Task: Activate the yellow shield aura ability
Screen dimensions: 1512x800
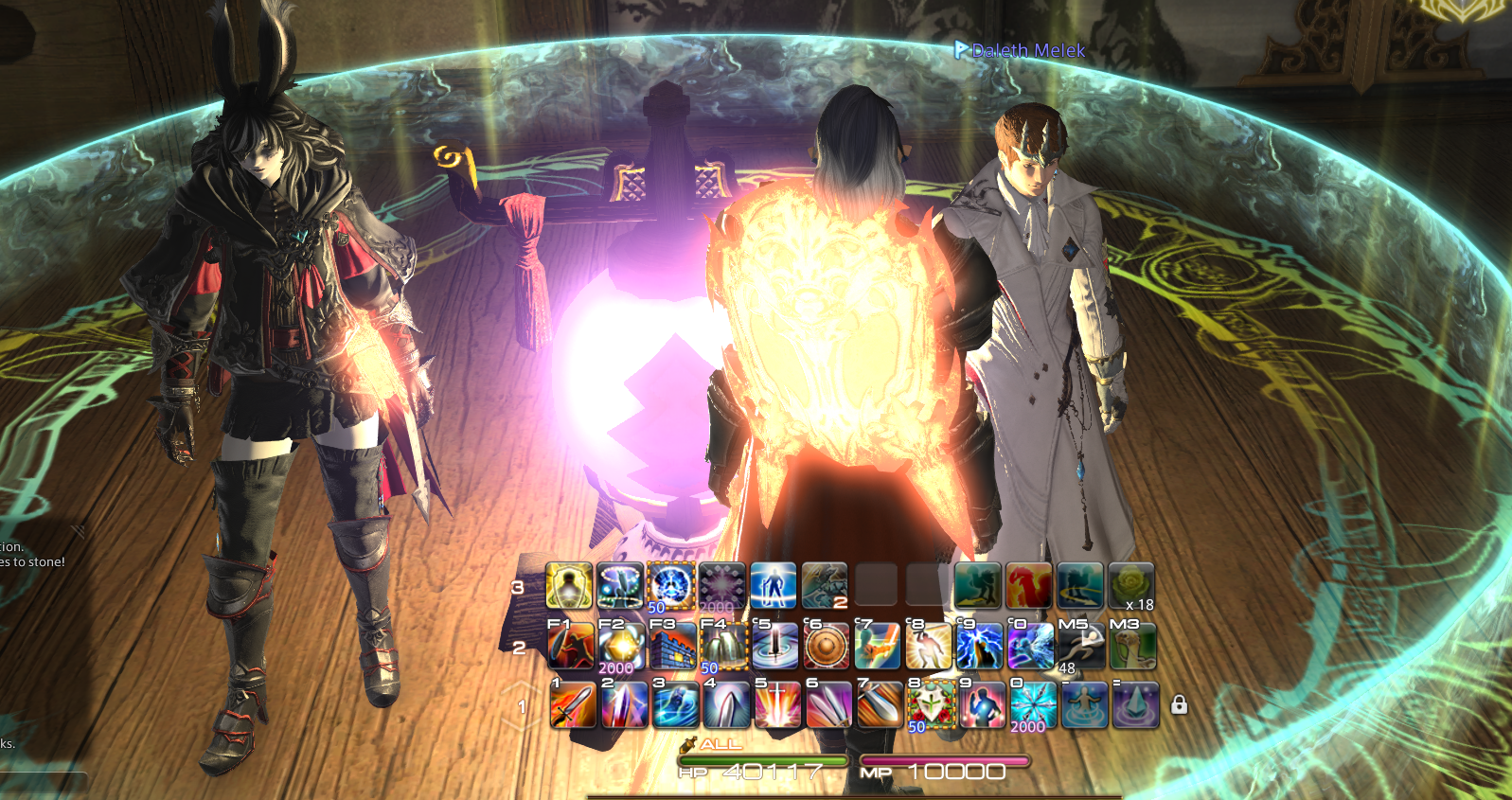Action: [569, 585]
